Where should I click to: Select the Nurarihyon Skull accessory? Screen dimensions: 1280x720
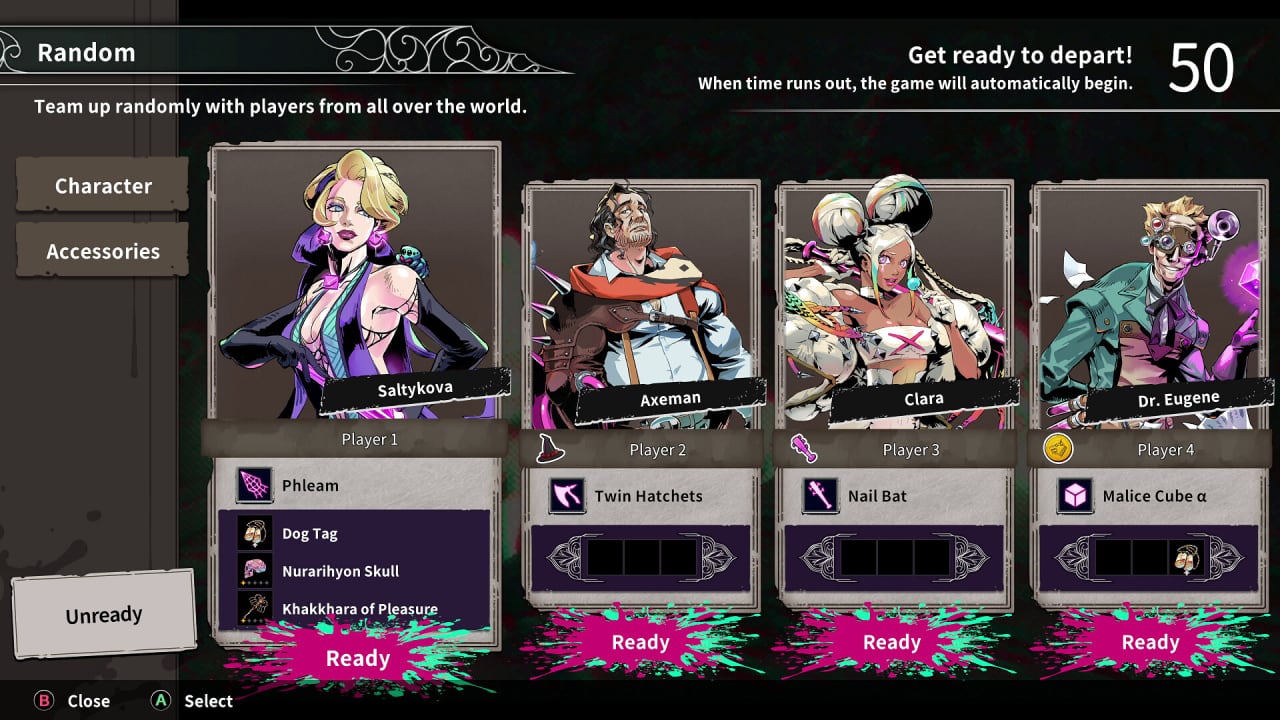tap(340, 571)
